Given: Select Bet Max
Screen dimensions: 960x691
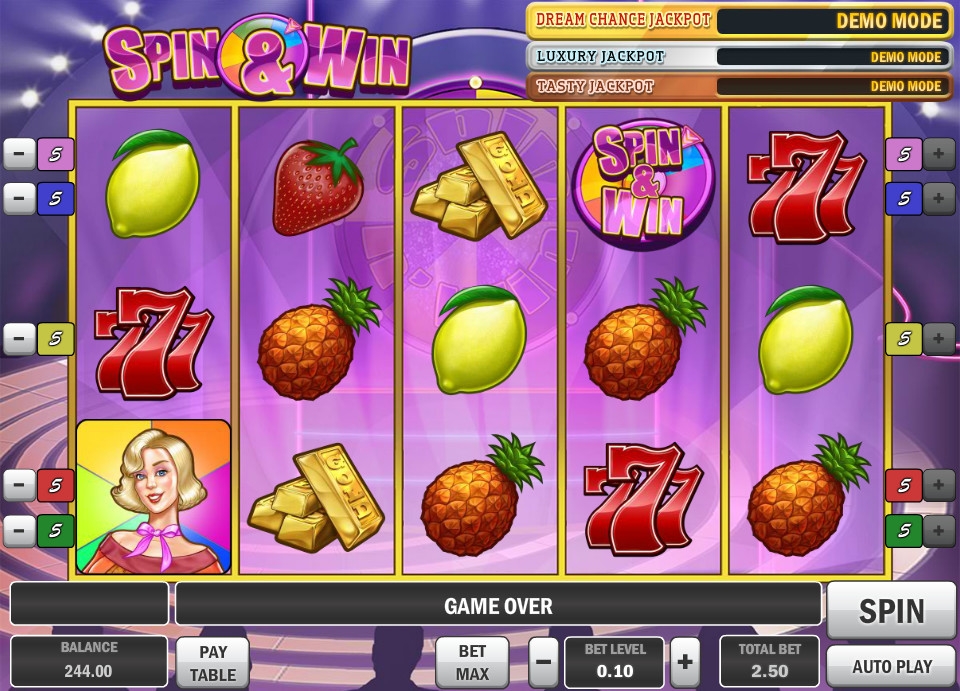Looking at the screenshot, I should click(x=472, y=663).
